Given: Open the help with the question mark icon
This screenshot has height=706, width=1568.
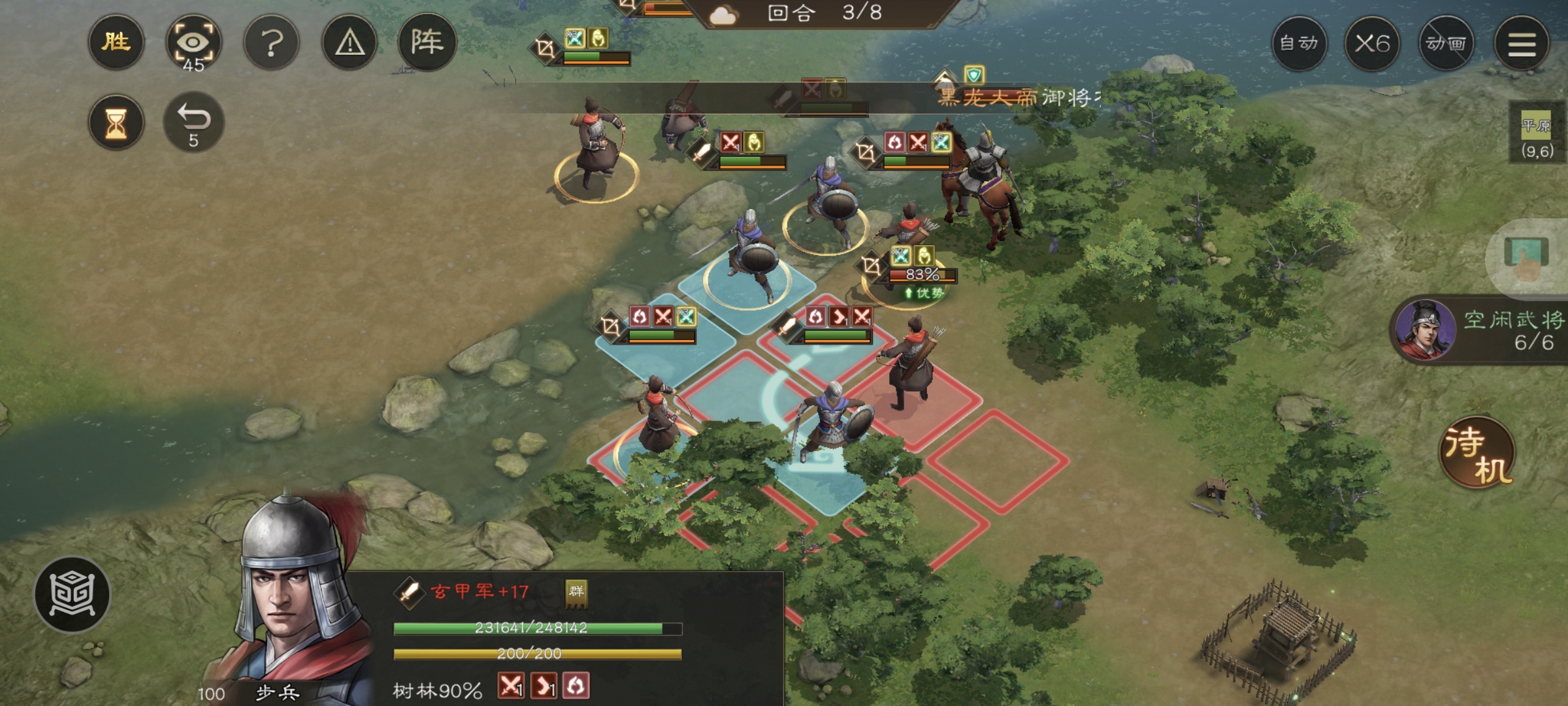Looking at the screenshot, I should pyautogui.click(x=272, y=42).
